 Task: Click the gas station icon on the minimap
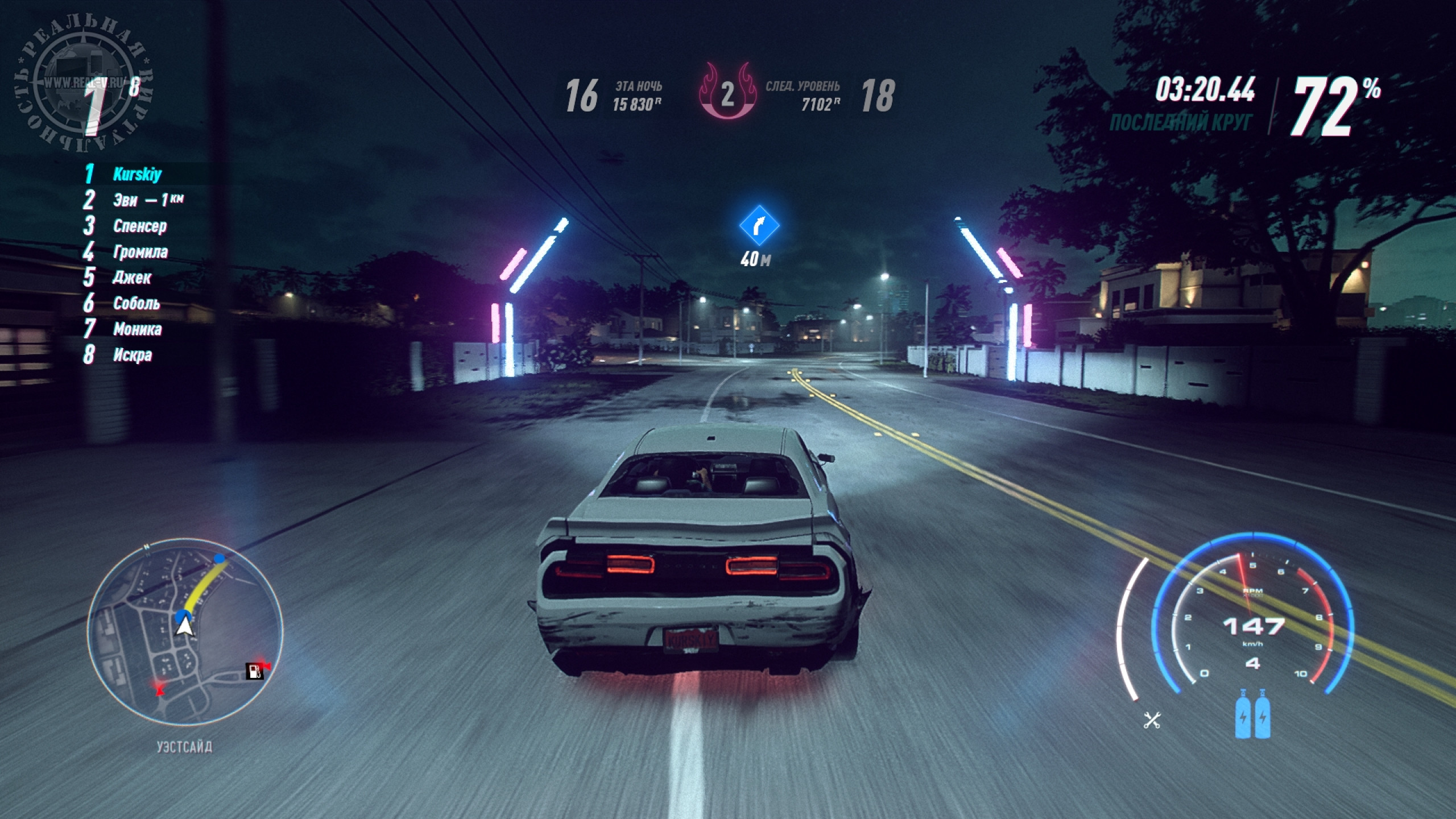[x=254, y=671]
